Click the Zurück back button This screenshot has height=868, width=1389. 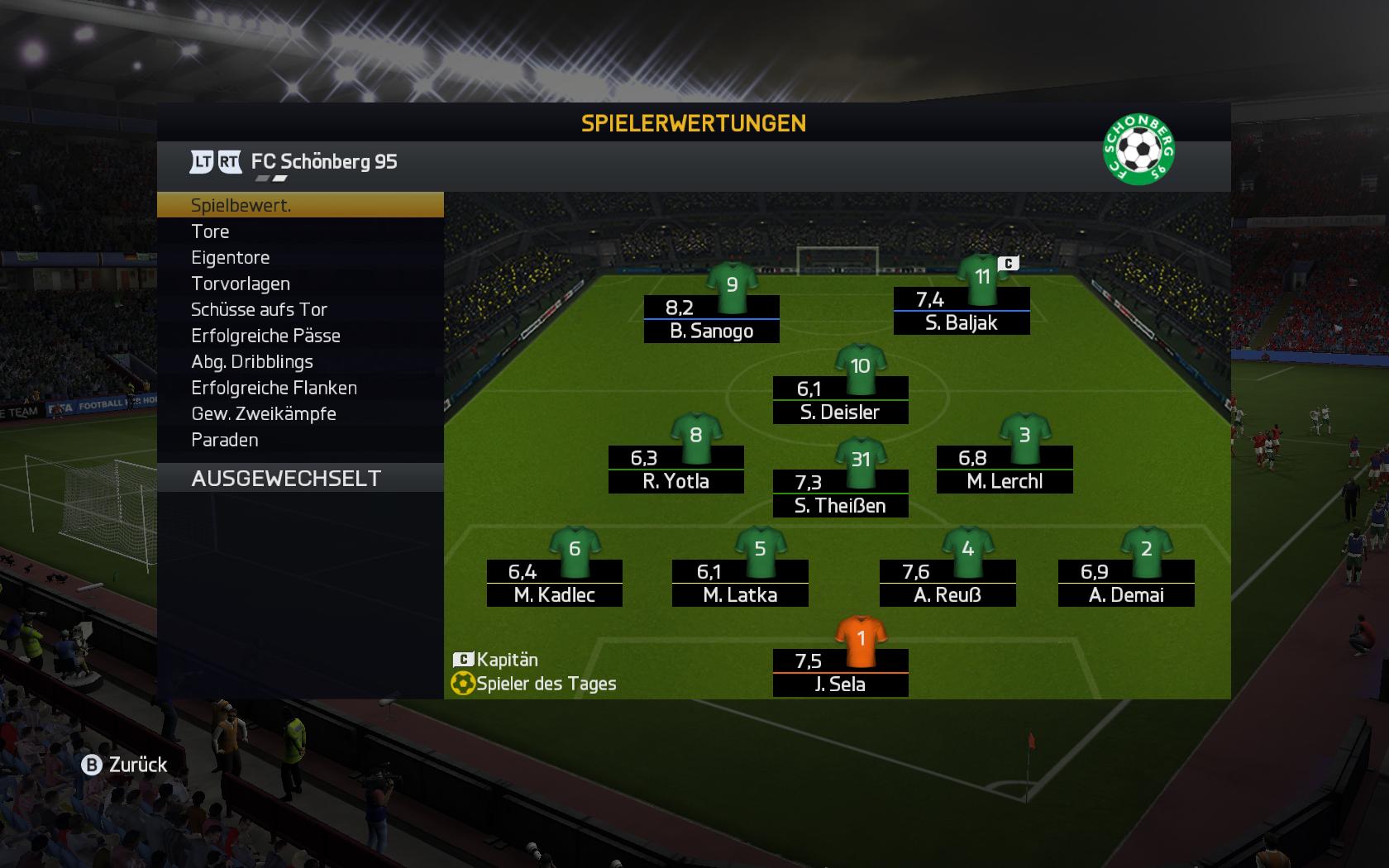125,765
